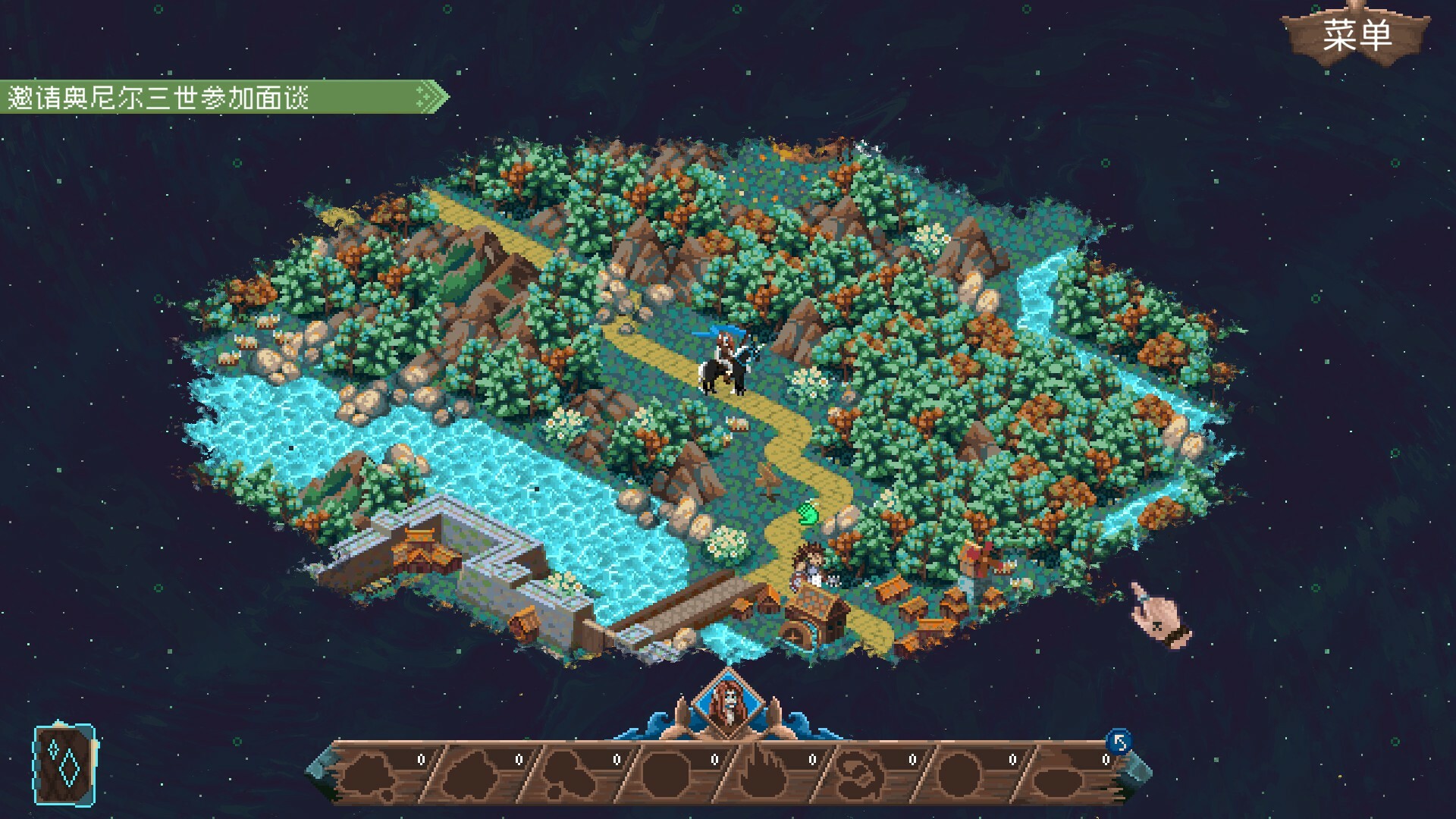Screen dimensions: 1456x819
Task: Select the red-haired character portrait
Action: (727, 705)
